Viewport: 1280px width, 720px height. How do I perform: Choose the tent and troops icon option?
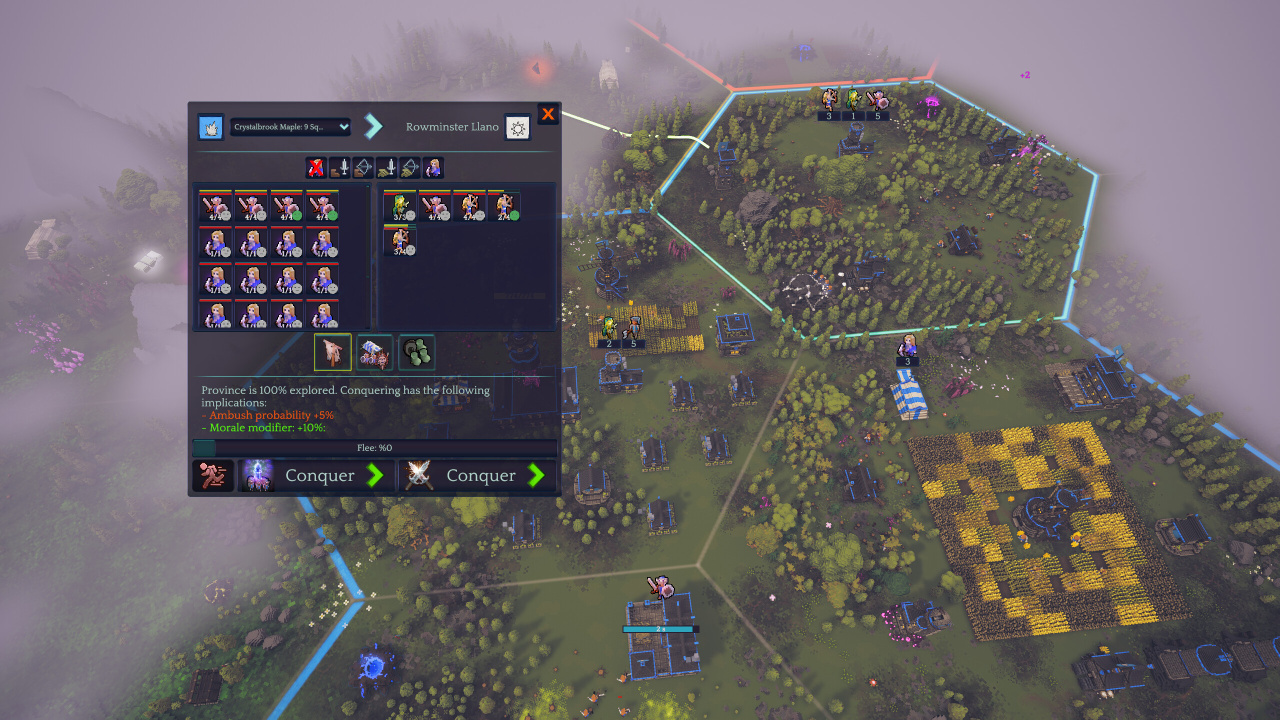375,352
